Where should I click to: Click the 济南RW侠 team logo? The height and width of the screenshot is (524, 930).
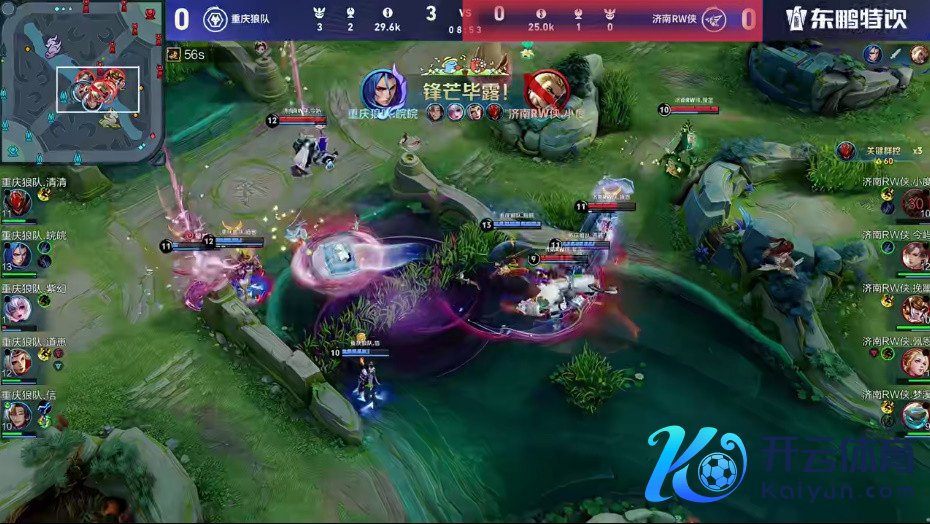713,19
